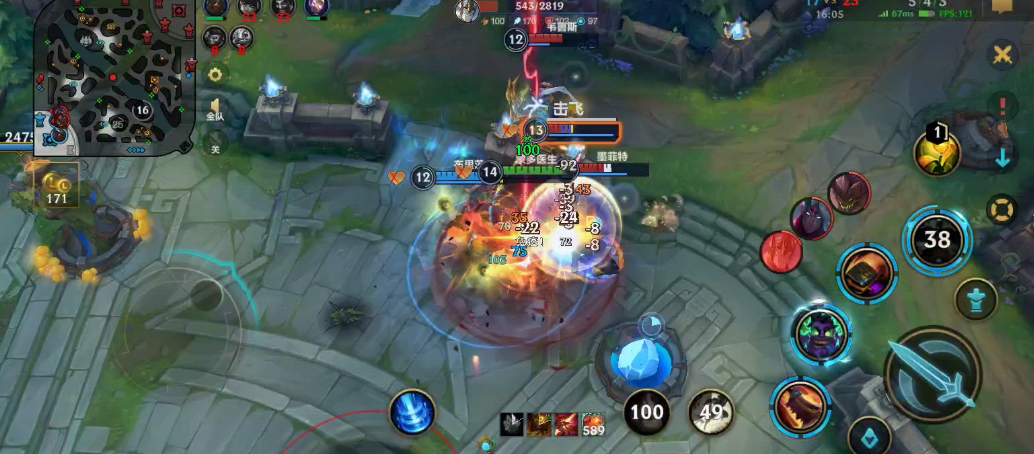1034x454 pixels.
Task: Open the gear settings button
Action: tap(215, 74)
